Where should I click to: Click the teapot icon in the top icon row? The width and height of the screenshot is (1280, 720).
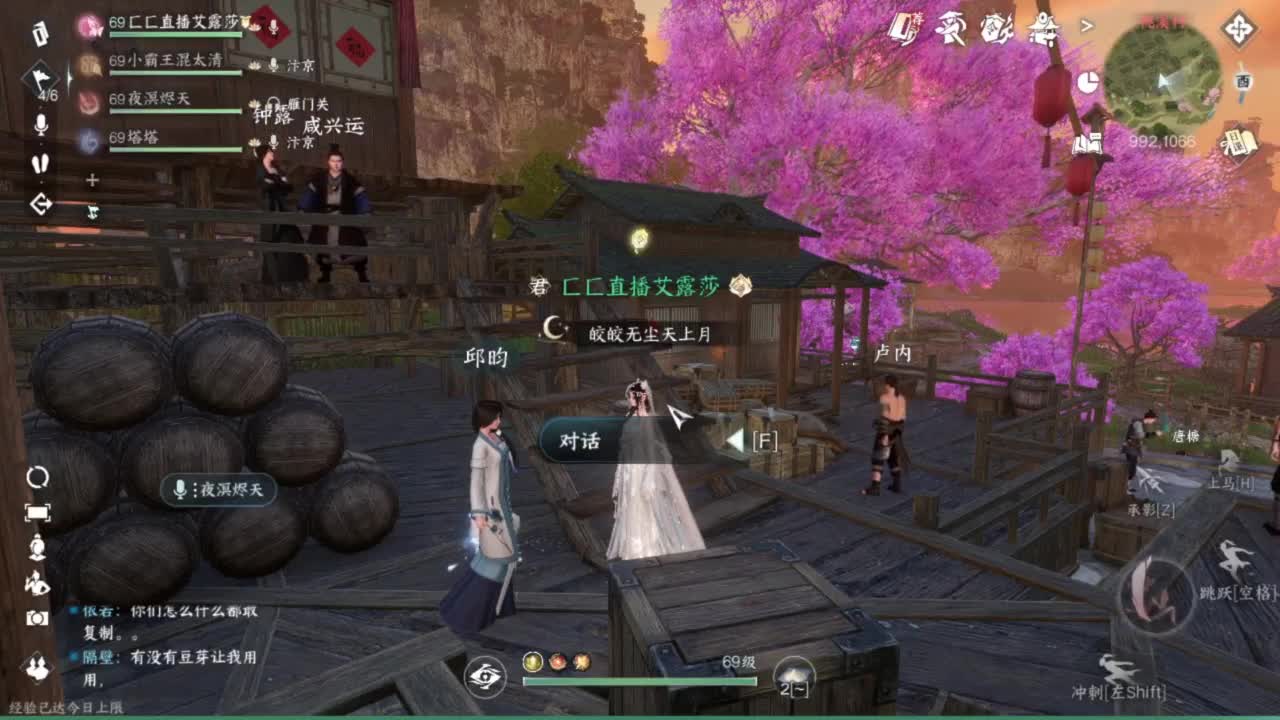coord(997,28)
